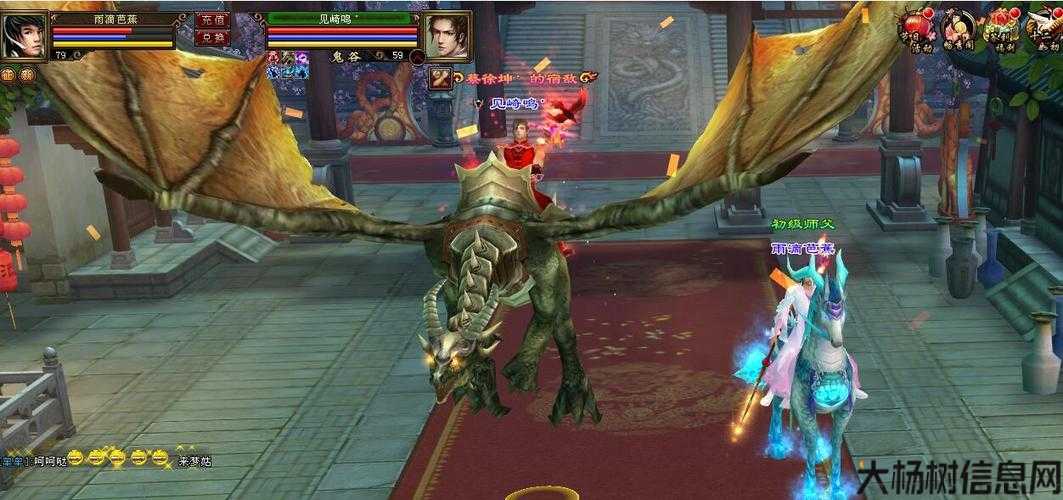Screen dimensions: 1063x500
Task: Click the crossed-swords icon under target portrait
Action: (x=439, y=78)
